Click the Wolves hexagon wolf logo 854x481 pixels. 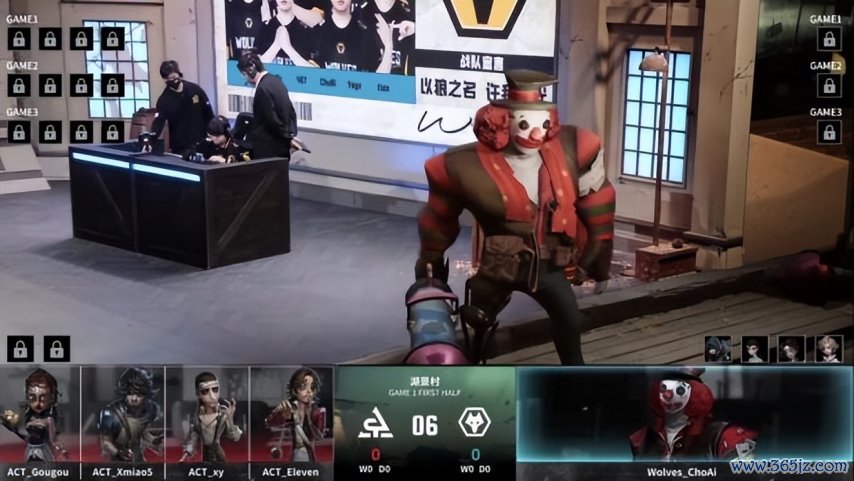tap(474, 424)
